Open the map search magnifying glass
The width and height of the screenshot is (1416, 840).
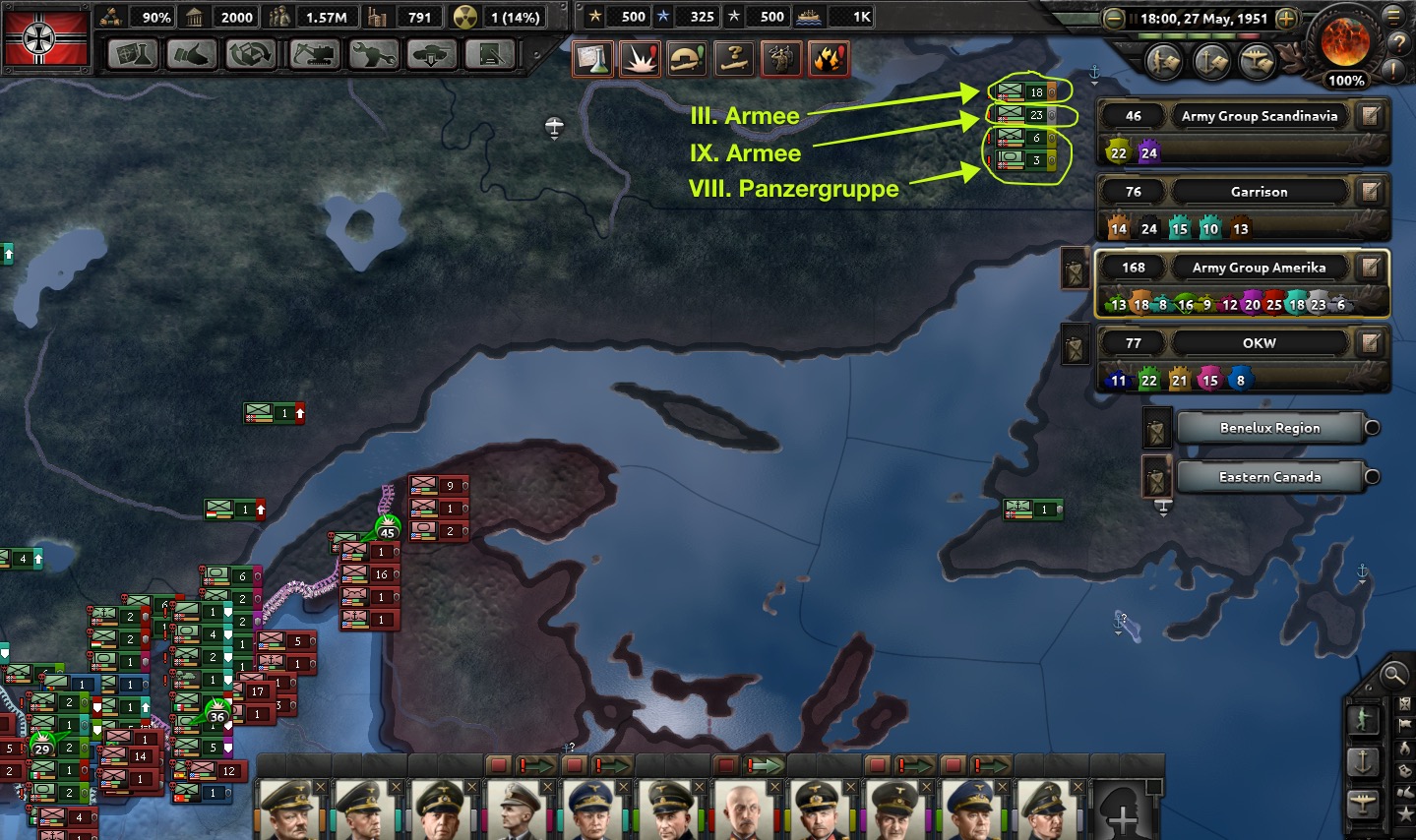coord(1393,675)
